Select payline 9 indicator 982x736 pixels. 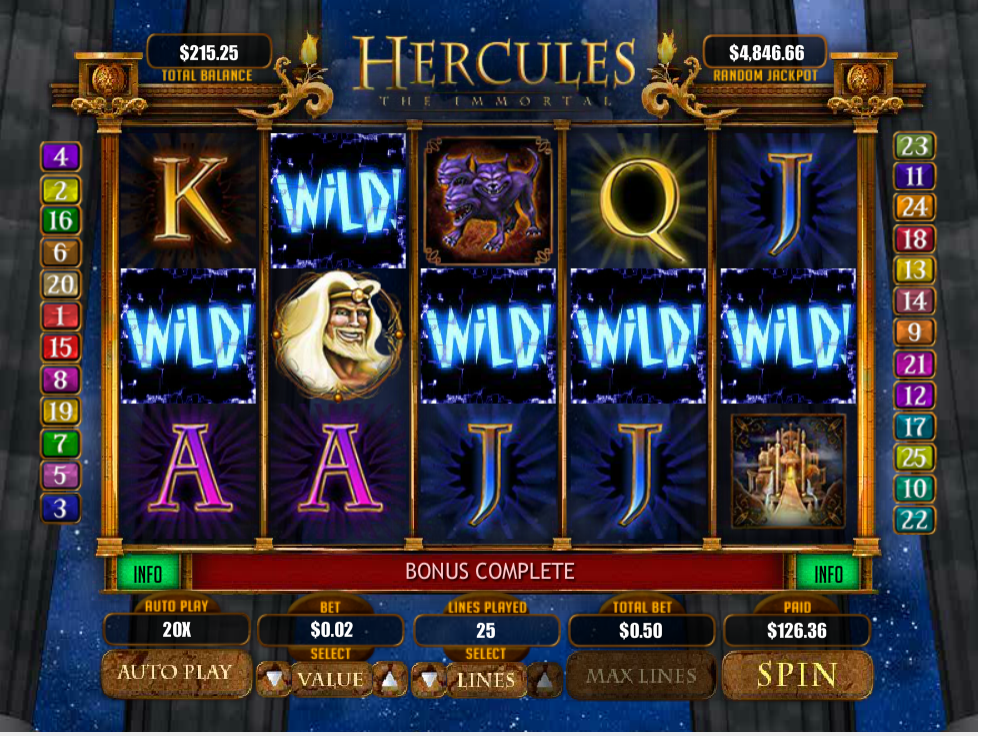pos(914,332)
